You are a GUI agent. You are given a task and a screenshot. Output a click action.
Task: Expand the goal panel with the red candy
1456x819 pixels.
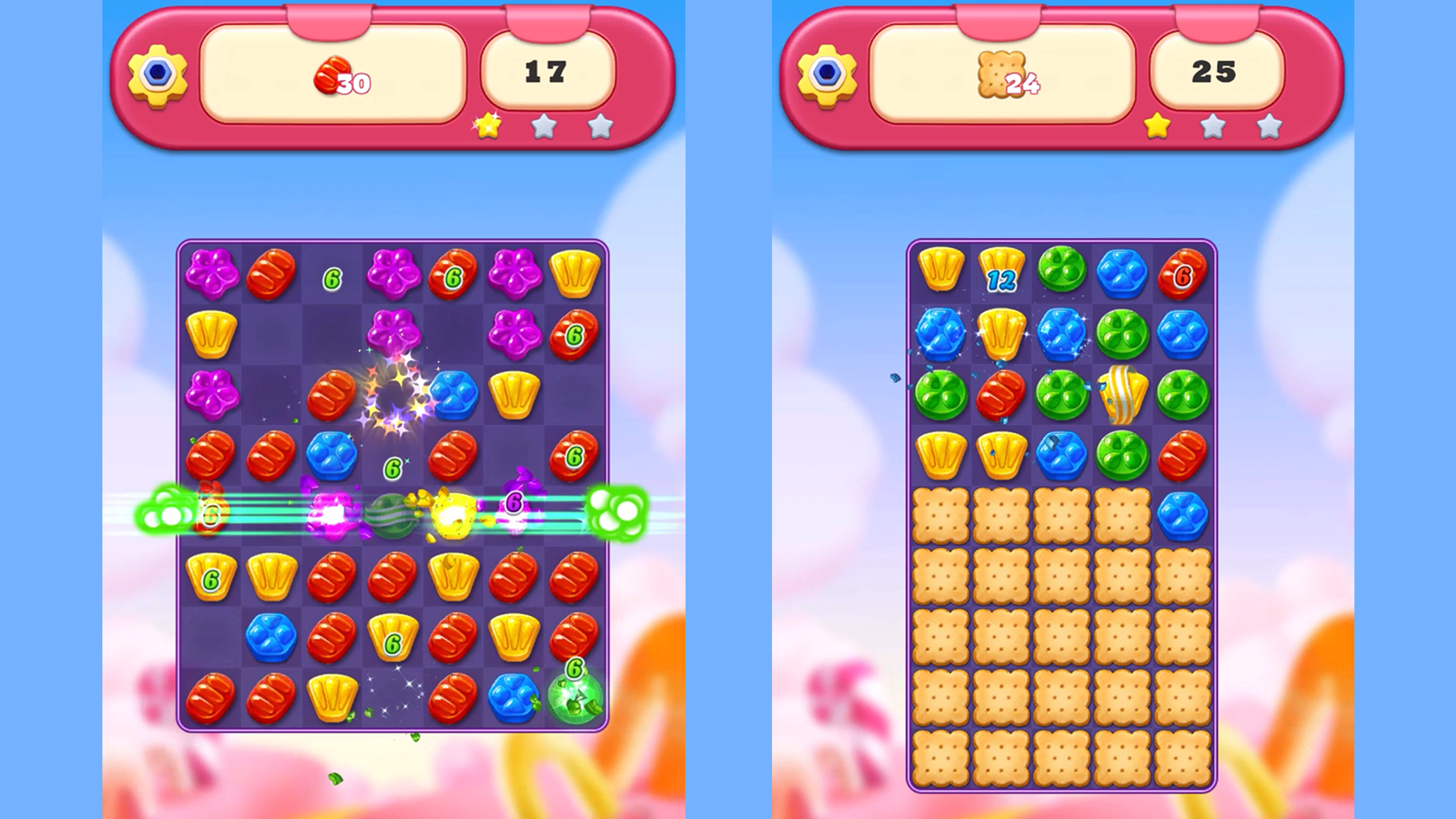(334, 72)
